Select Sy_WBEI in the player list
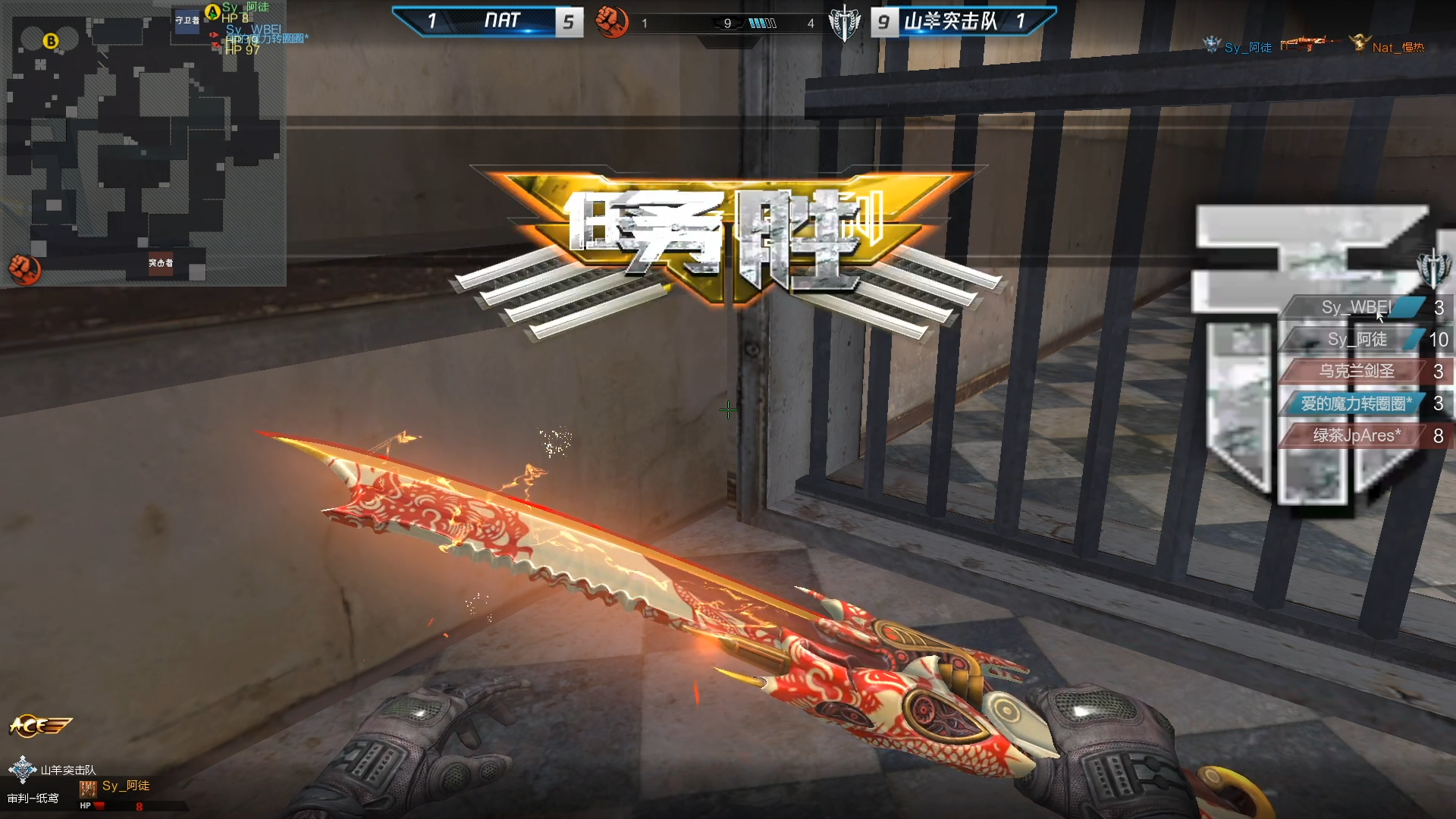Screen dimensions: 1456x819 coord(1356,307)
